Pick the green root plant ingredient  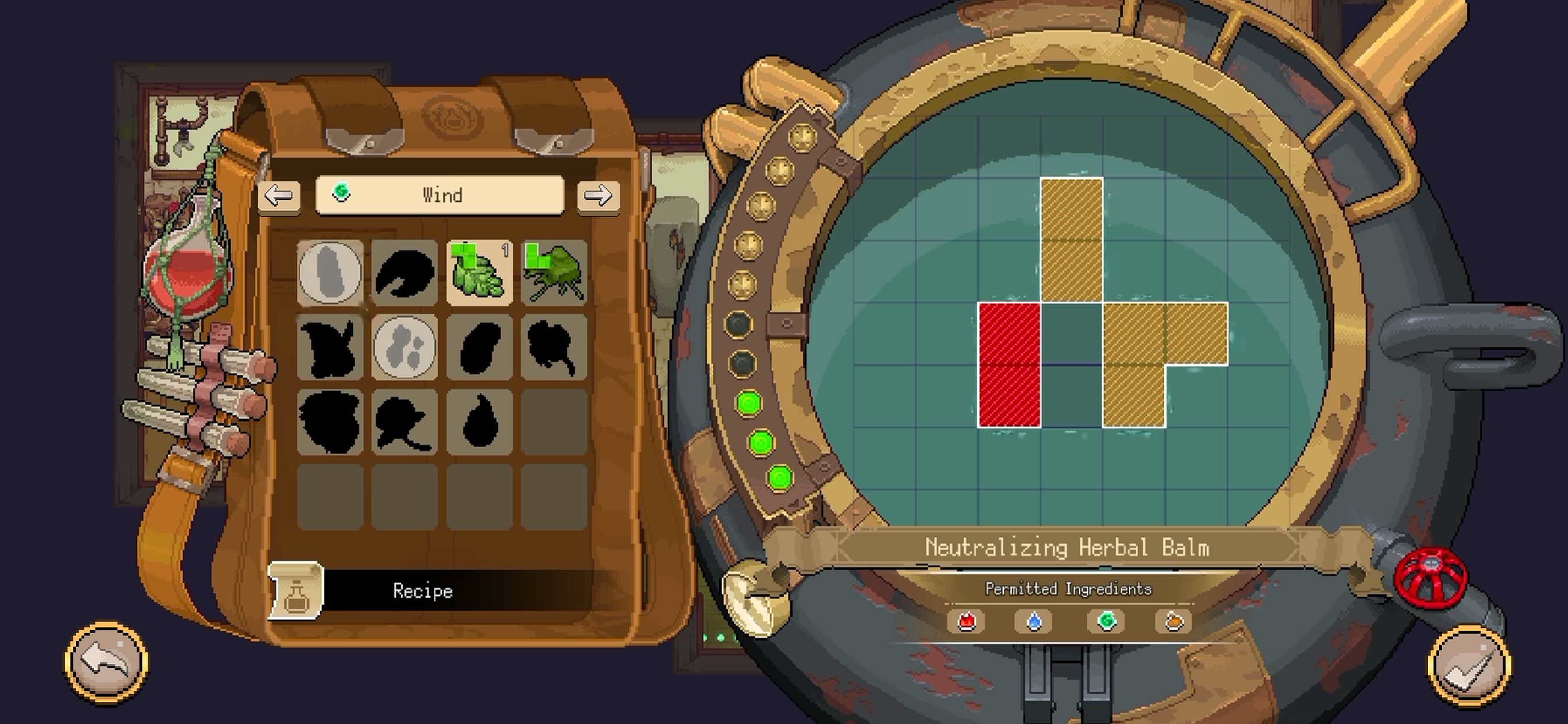pyautogui.click(x=554, y=272)
